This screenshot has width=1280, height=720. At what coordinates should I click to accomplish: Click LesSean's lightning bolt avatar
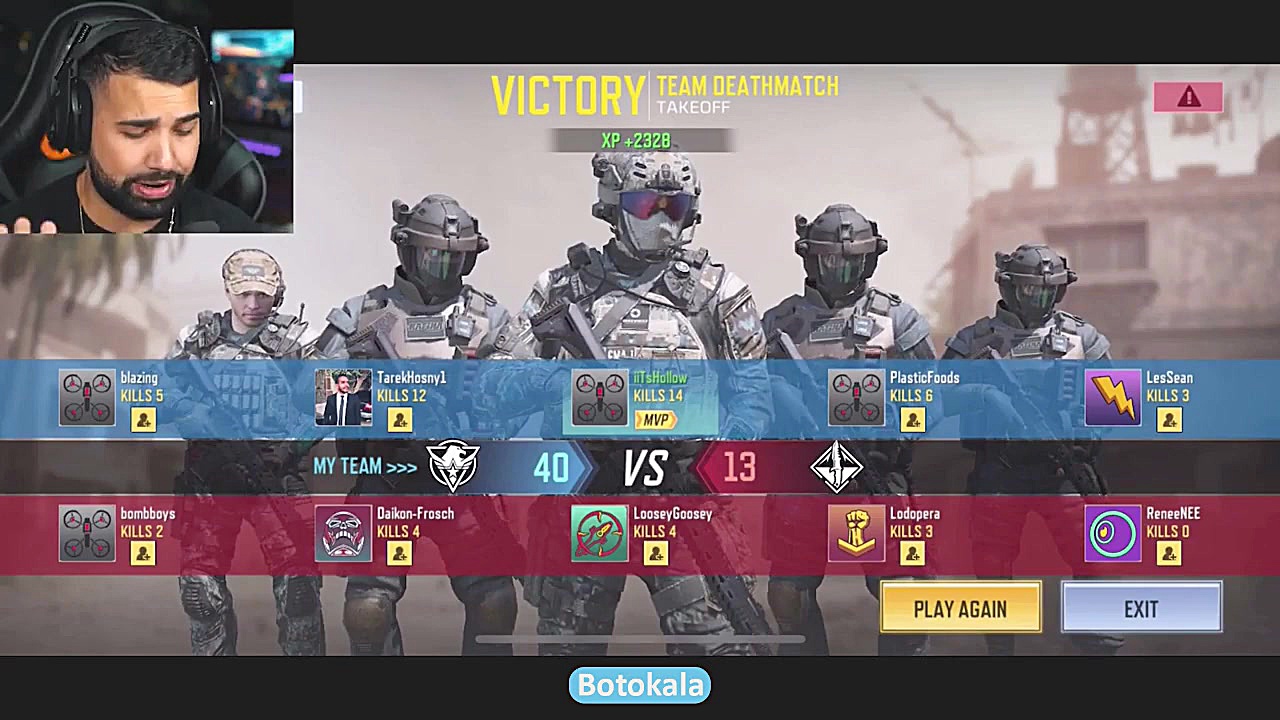[x=1113, y=397]
